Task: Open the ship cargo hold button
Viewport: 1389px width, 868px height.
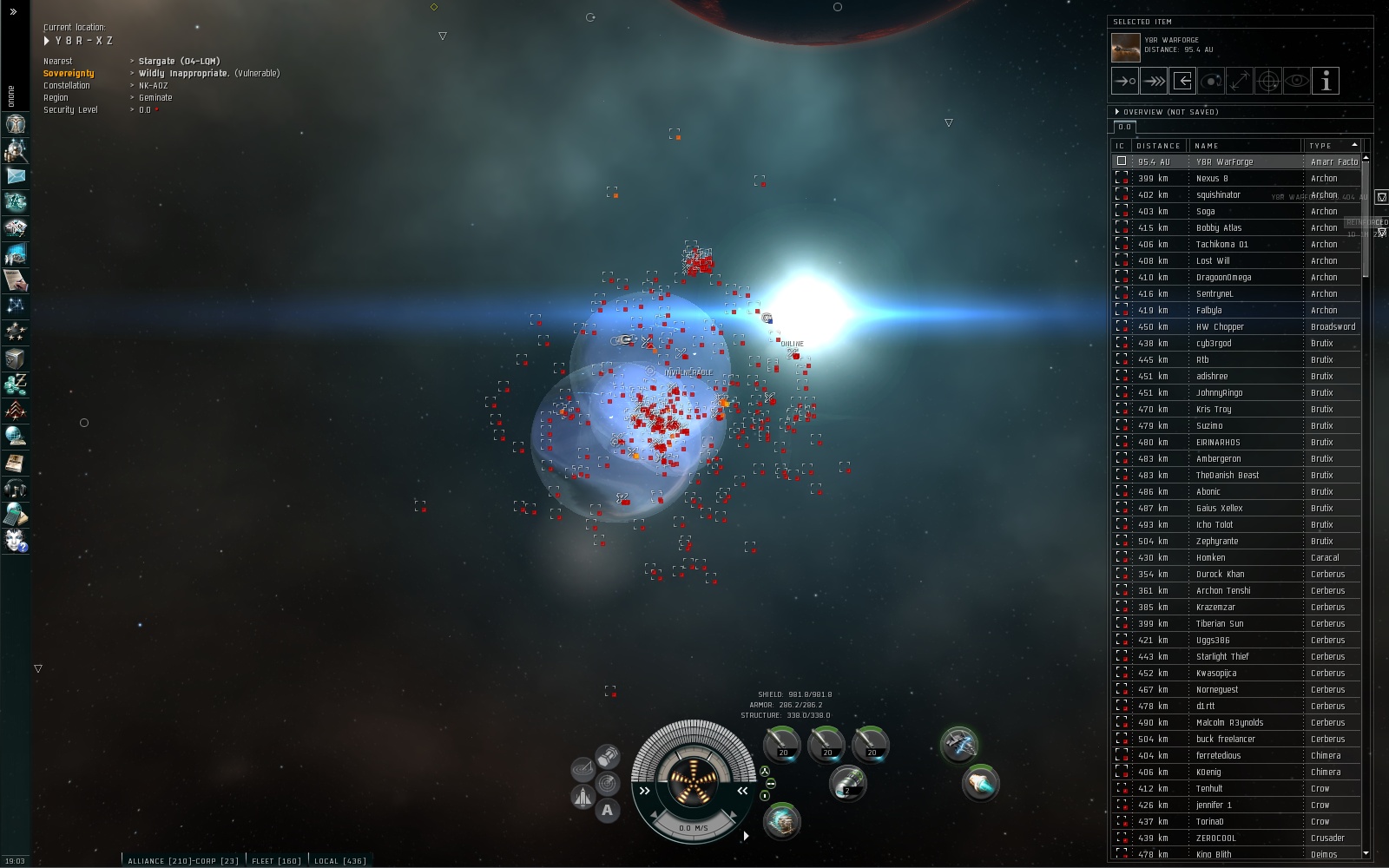Action: click(608, 757)
